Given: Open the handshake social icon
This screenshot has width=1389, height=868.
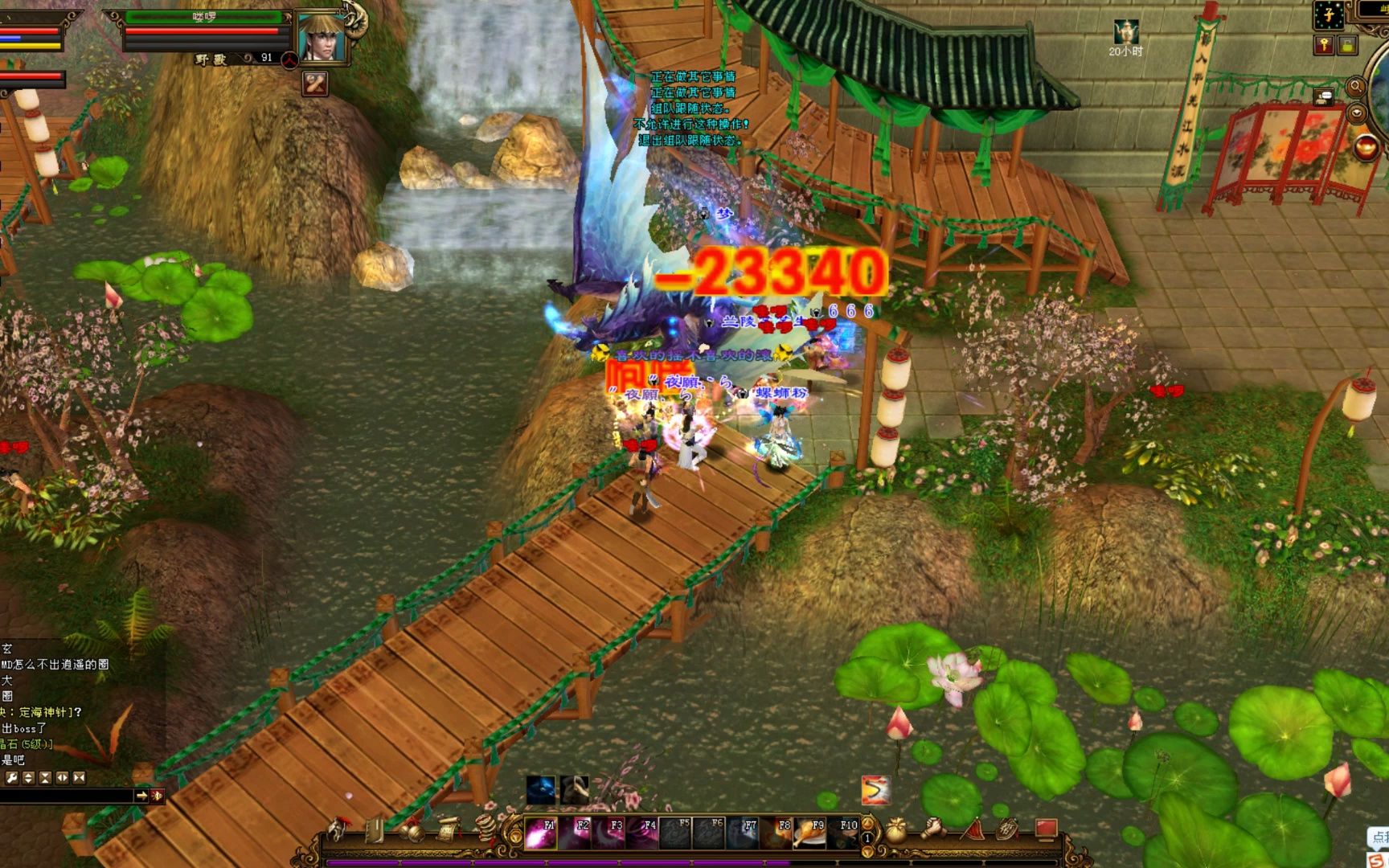Looking at the screenshot, I should (x=933, y=829).
